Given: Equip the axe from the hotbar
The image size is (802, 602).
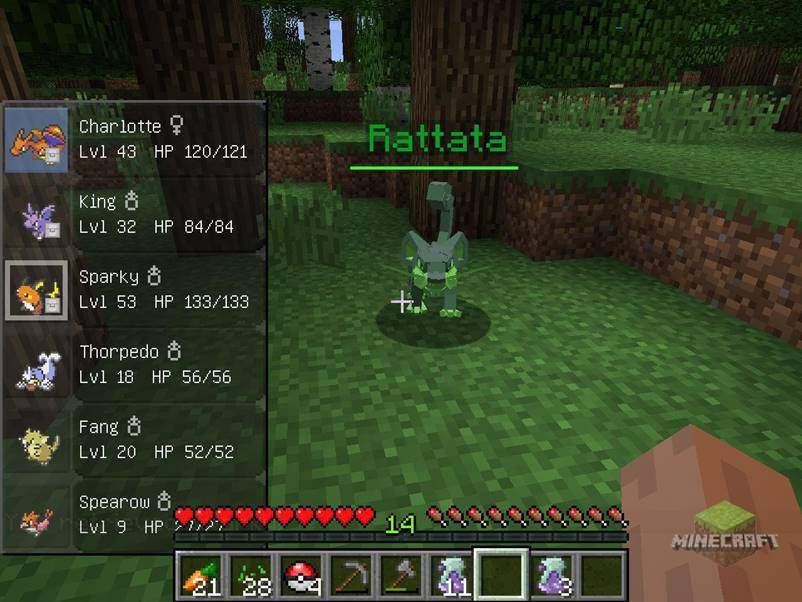Looking at the screenshot, I should tap(401, 576).
